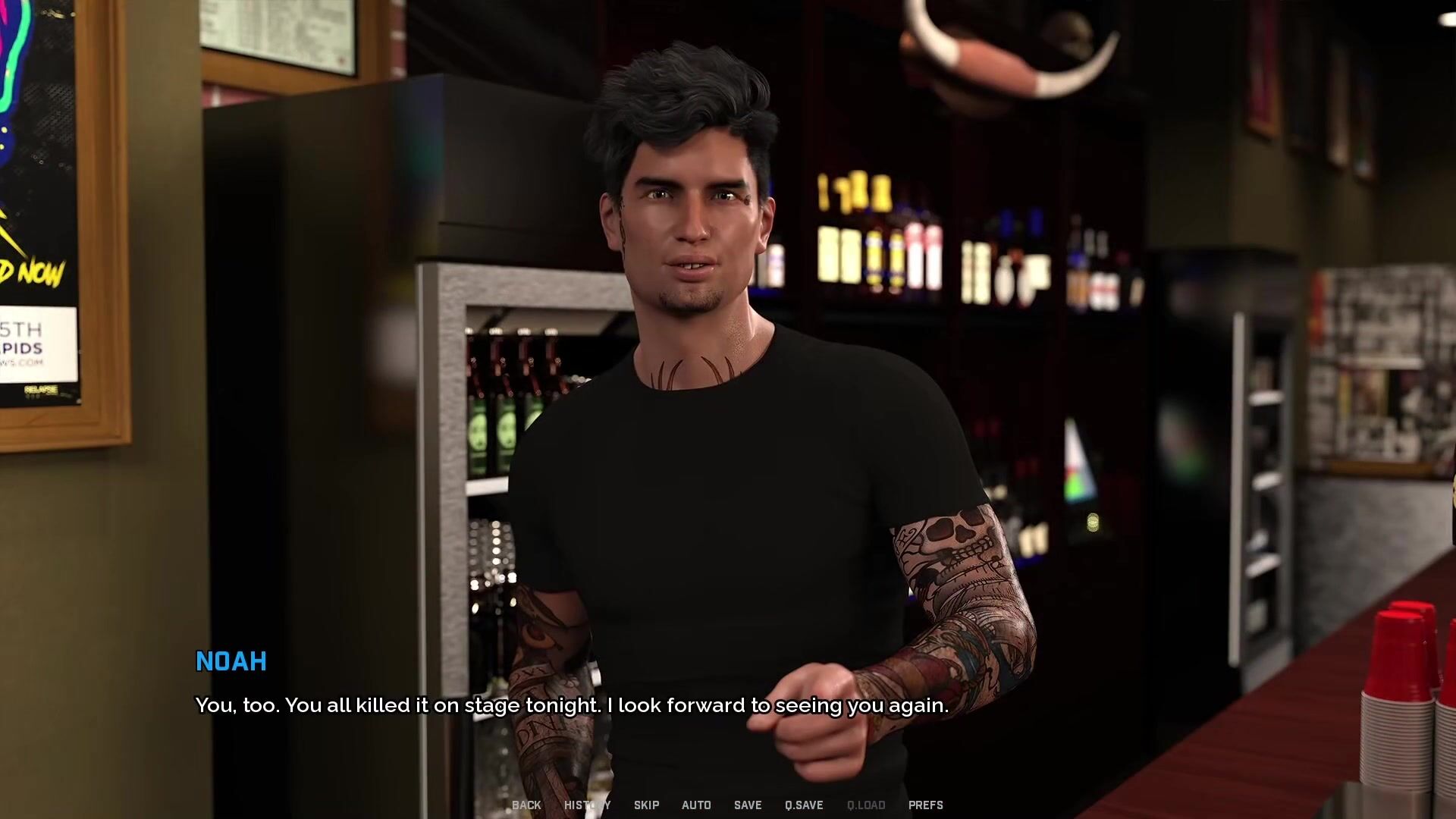Go back with the Back button
The image size is (1456, 819).
pos(526,805)
